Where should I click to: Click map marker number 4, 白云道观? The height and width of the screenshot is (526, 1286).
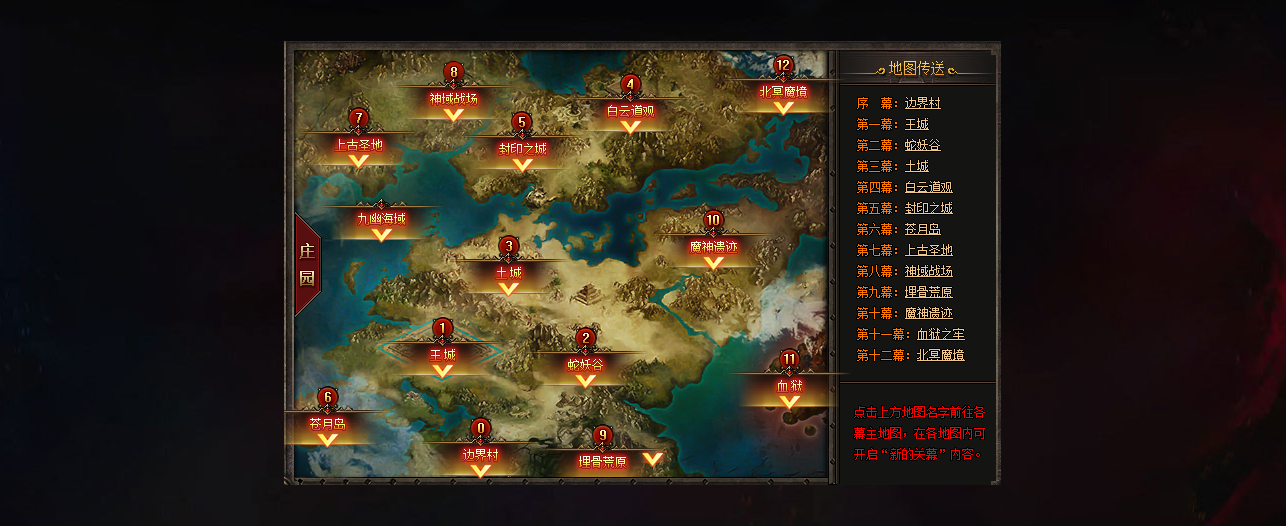pos(630,111)
